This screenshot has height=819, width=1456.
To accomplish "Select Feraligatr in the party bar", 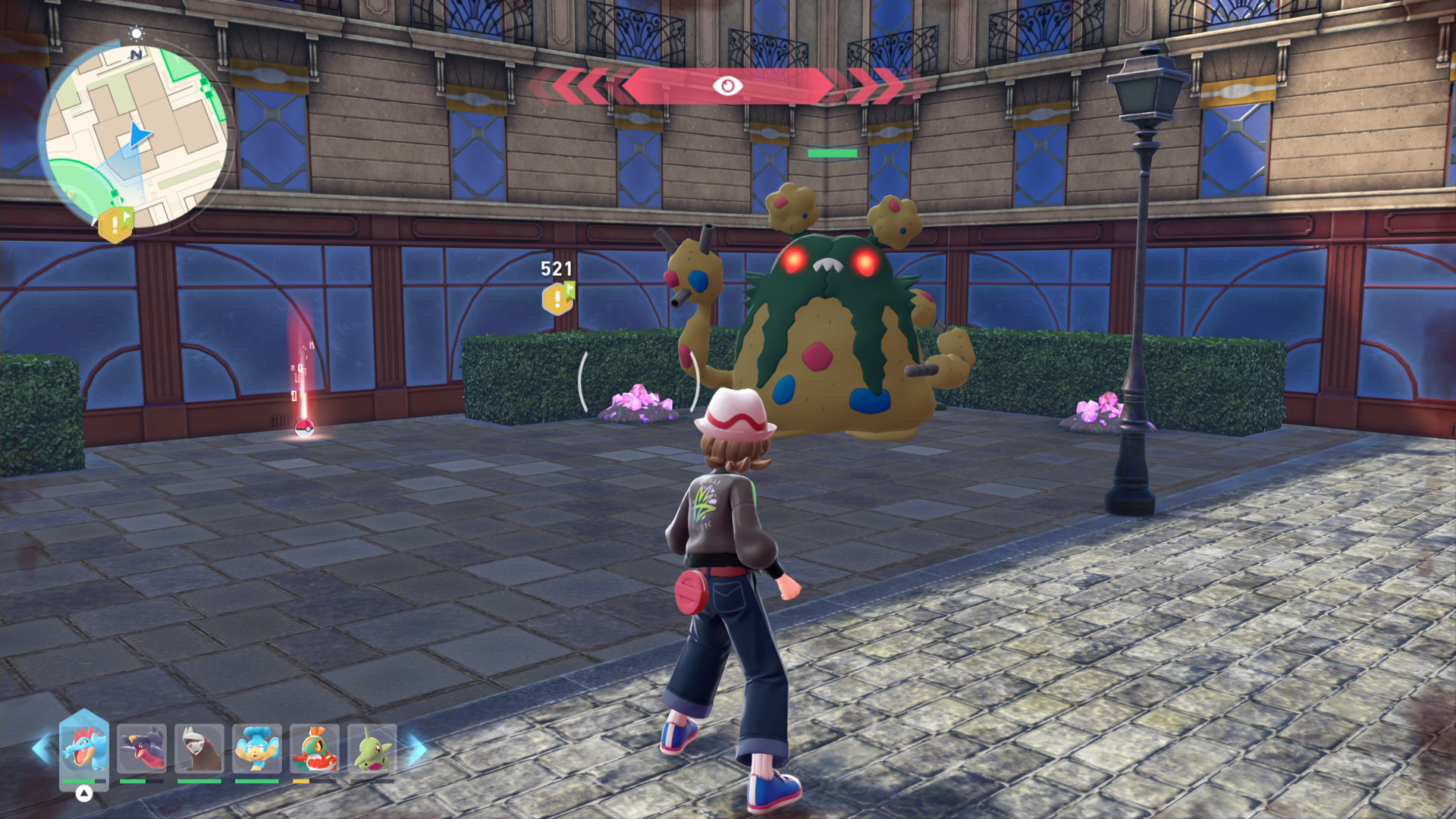I will tap(84, 748).
